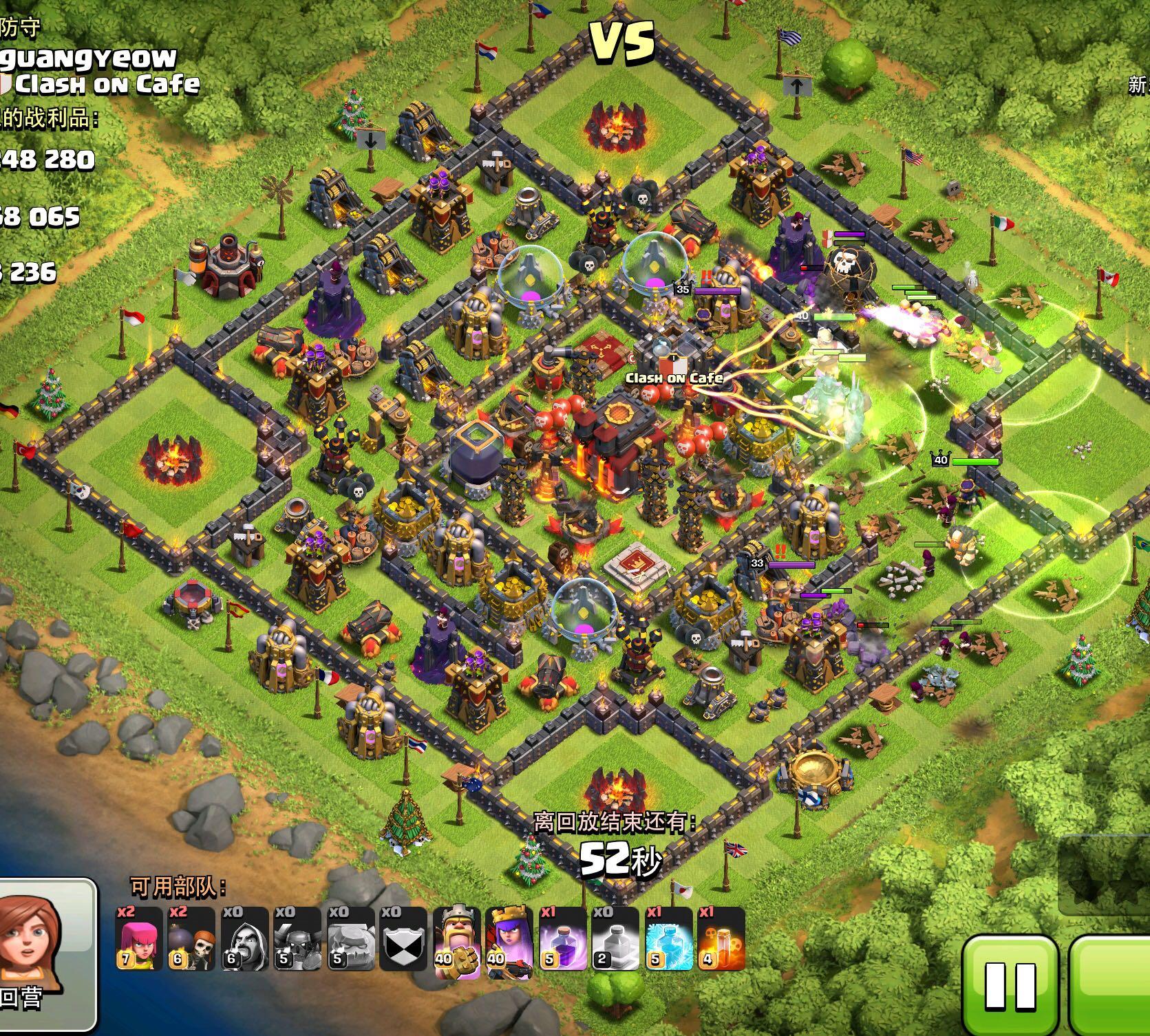This screenshot has width=1150, height=1036.
Task: Select the grayed-out level 2 spell bottle
Action: pyautogui.click(x=615, y=939)
